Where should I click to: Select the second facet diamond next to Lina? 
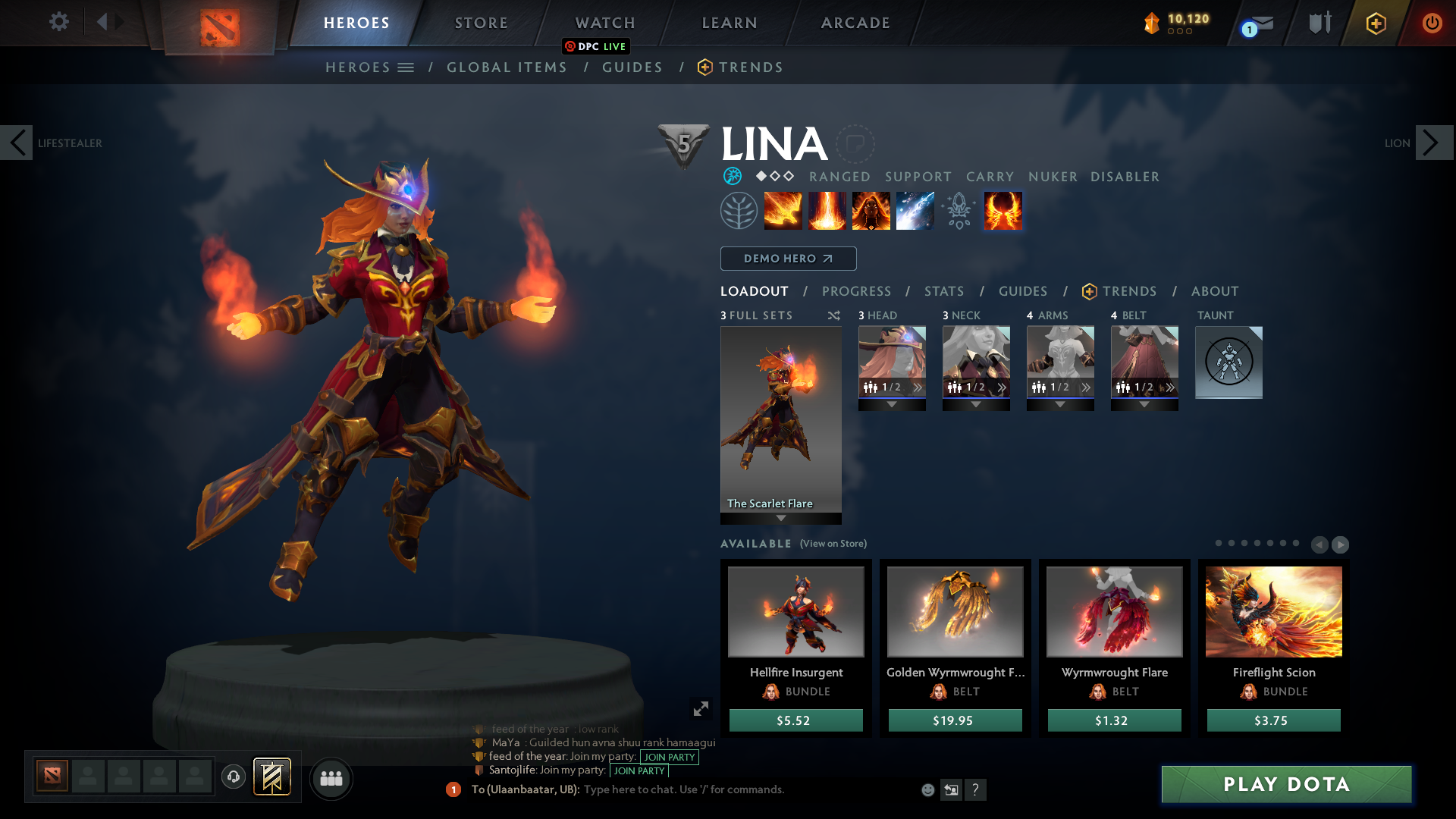pyautogui.click(x=774, y=177)
